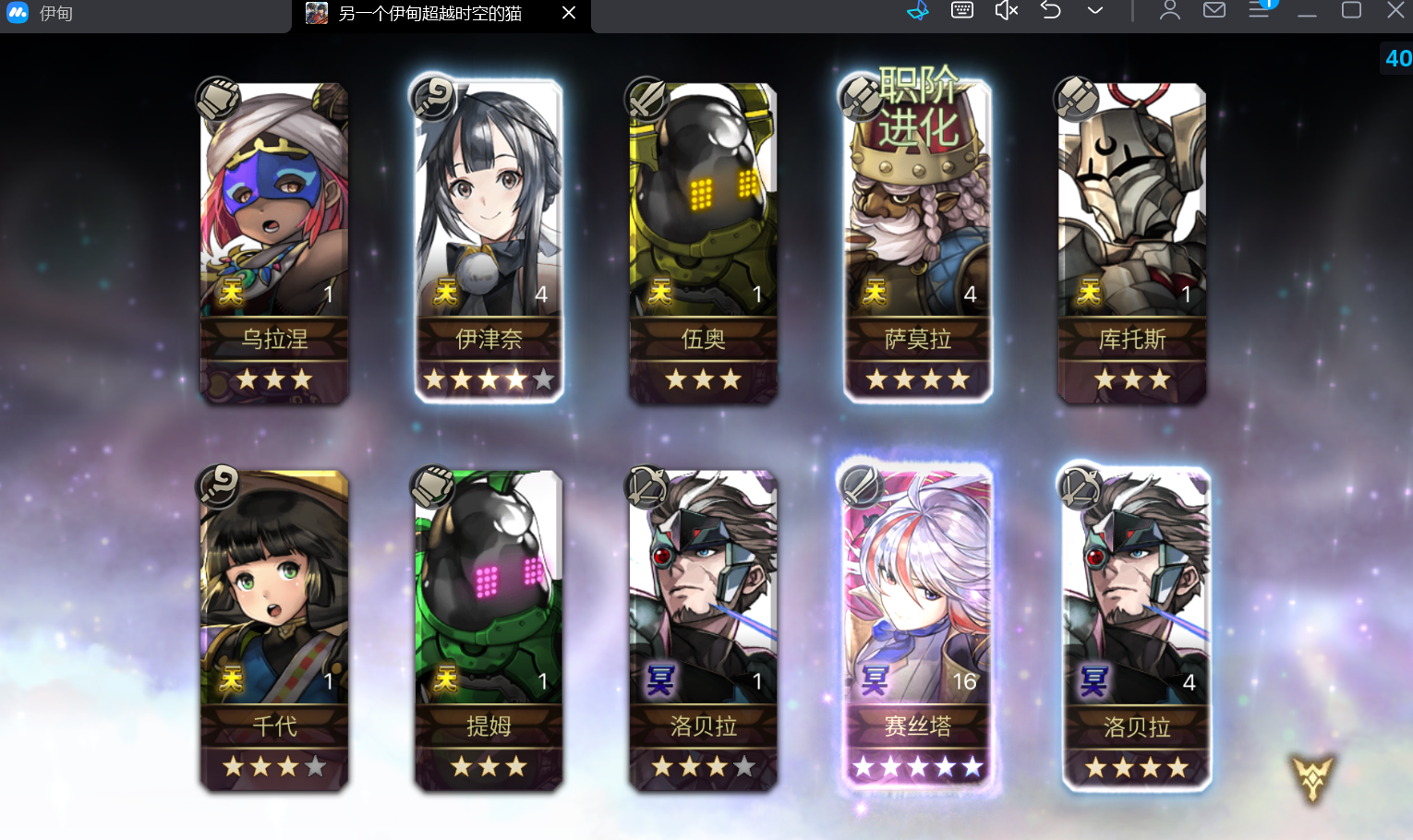1413x840 pixels.
Task: Click the weapon icon on 赛丝塔's card
Action: [862, 486]
